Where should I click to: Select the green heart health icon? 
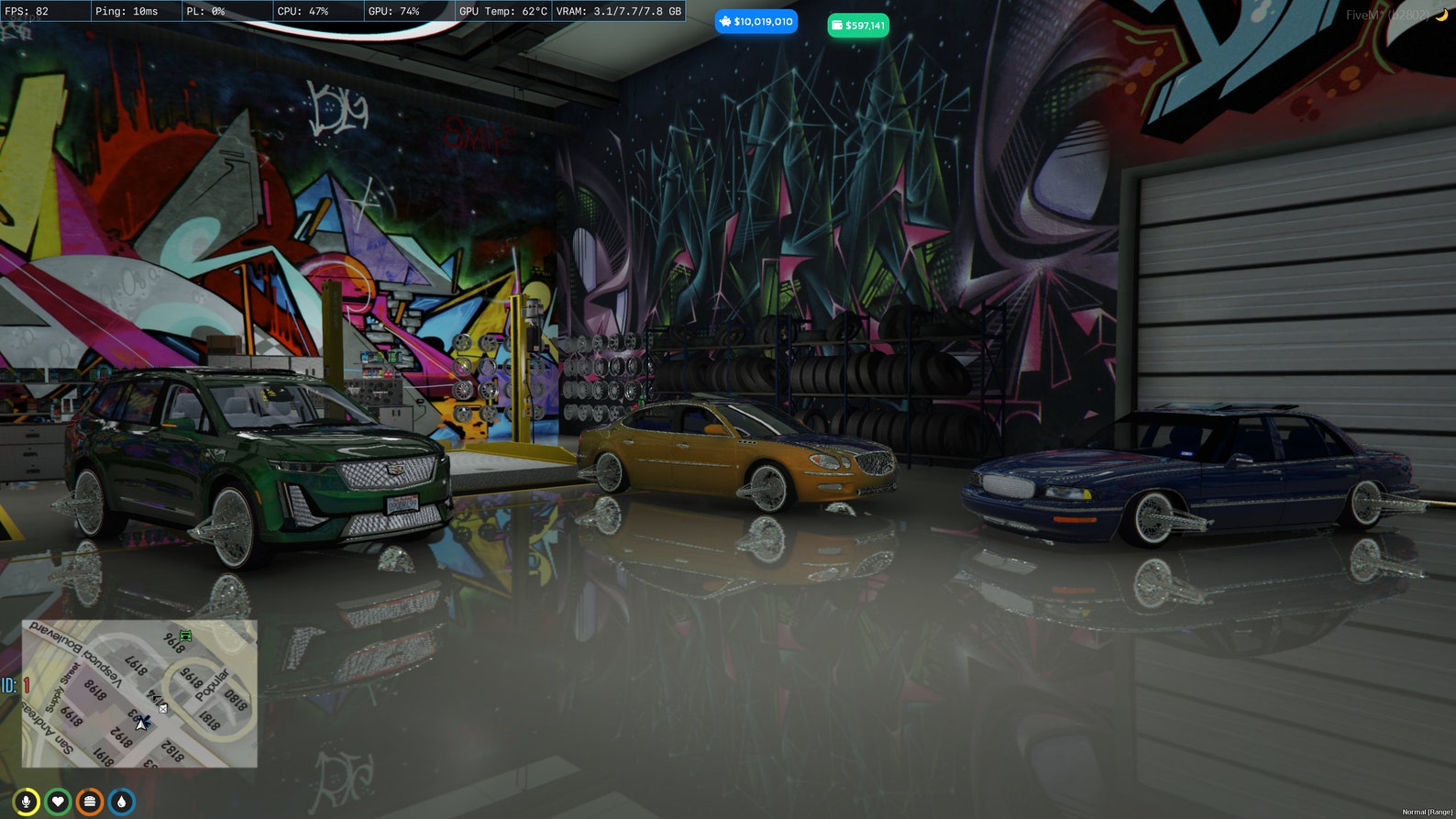pos(58,800)
